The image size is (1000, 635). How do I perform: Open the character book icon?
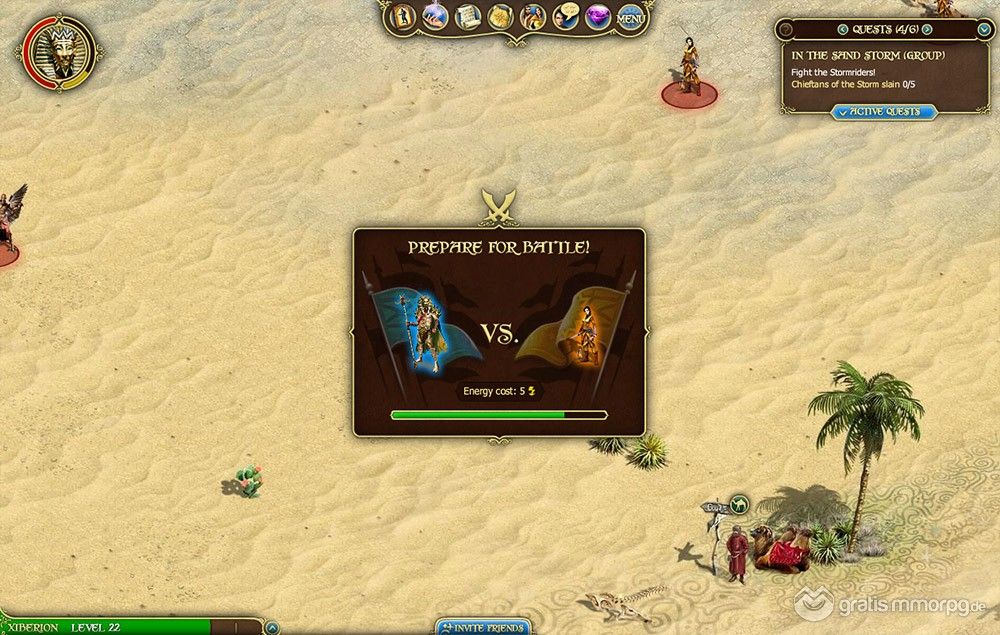[x=403, y=17]
